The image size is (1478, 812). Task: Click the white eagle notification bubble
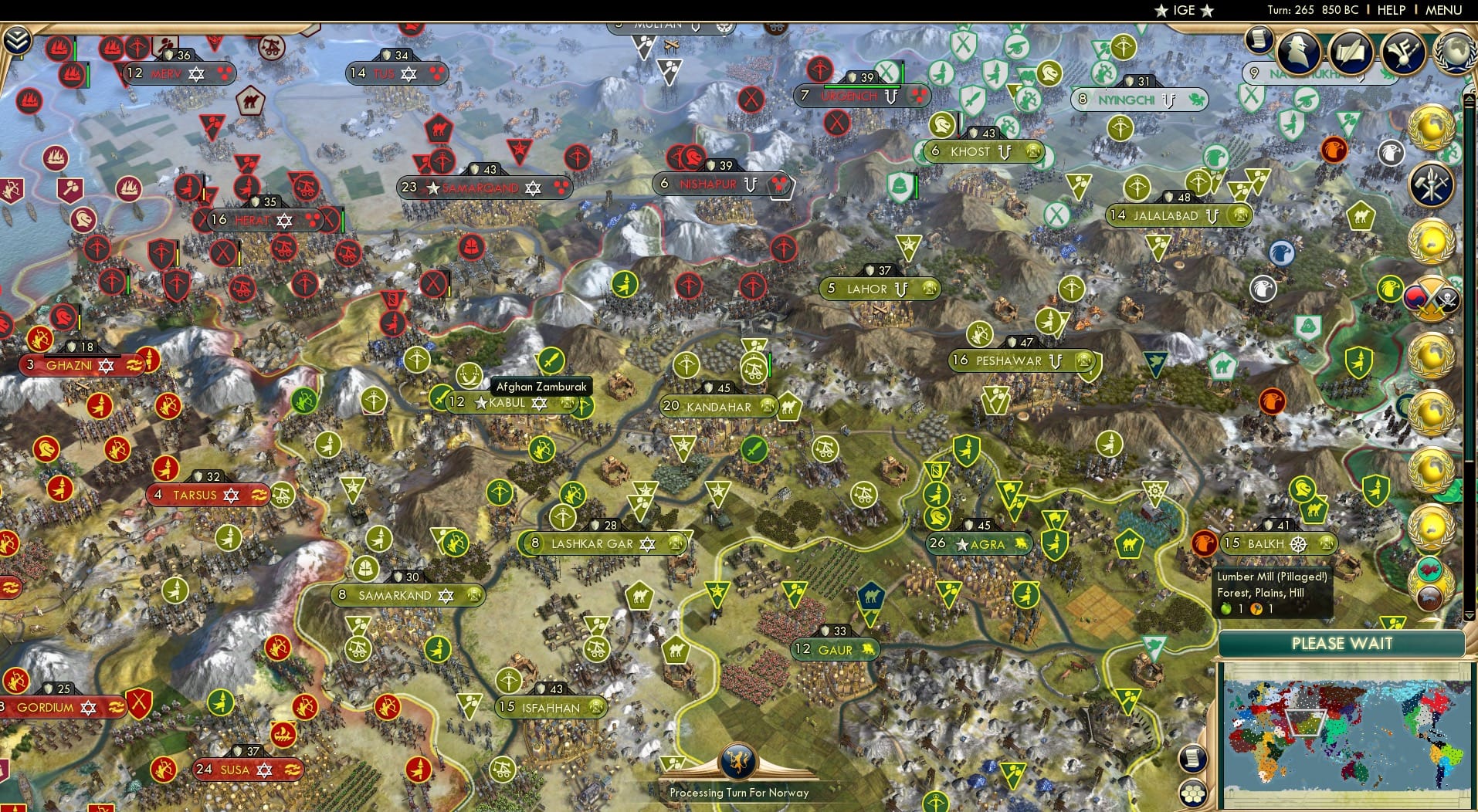[x=1392, y=151]
